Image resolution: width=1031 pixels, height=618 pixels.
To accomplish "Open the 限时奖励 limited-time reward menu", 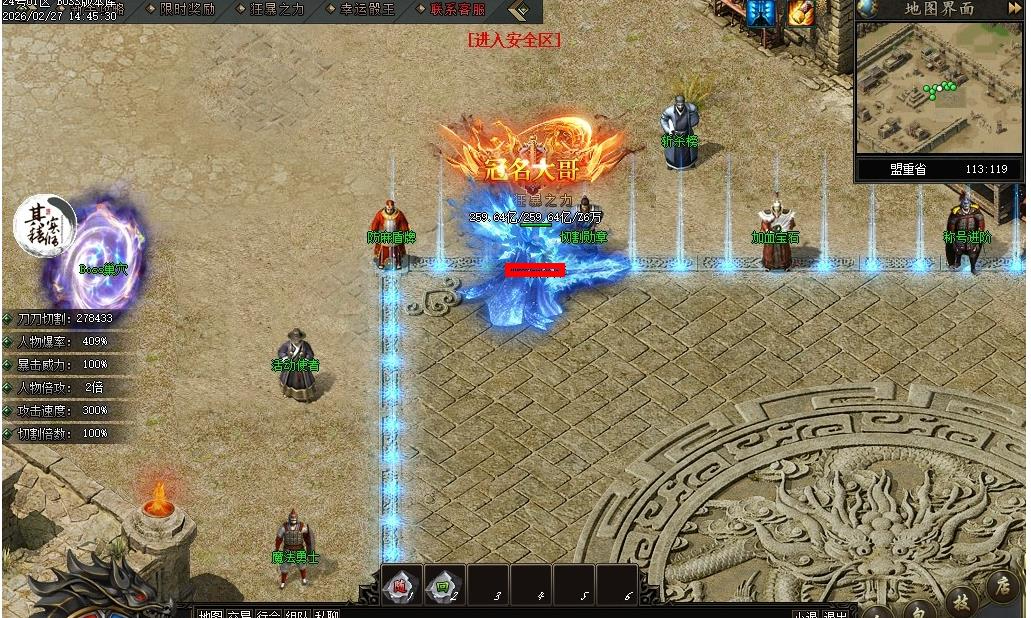I will click(187, 9).
